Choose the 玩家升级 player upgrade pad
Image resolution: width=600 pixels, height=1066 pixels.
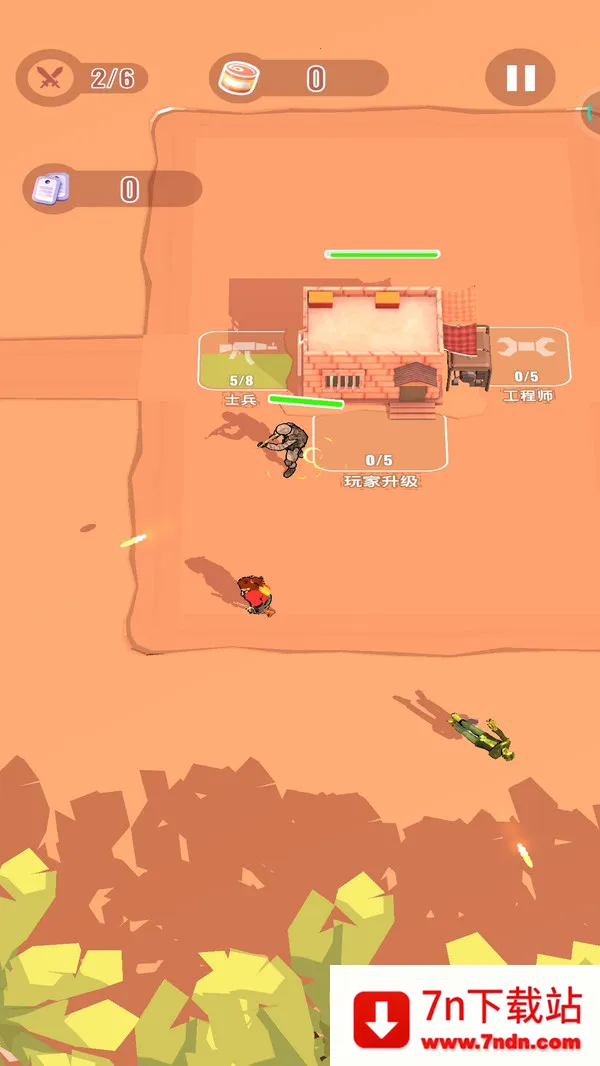380,445
